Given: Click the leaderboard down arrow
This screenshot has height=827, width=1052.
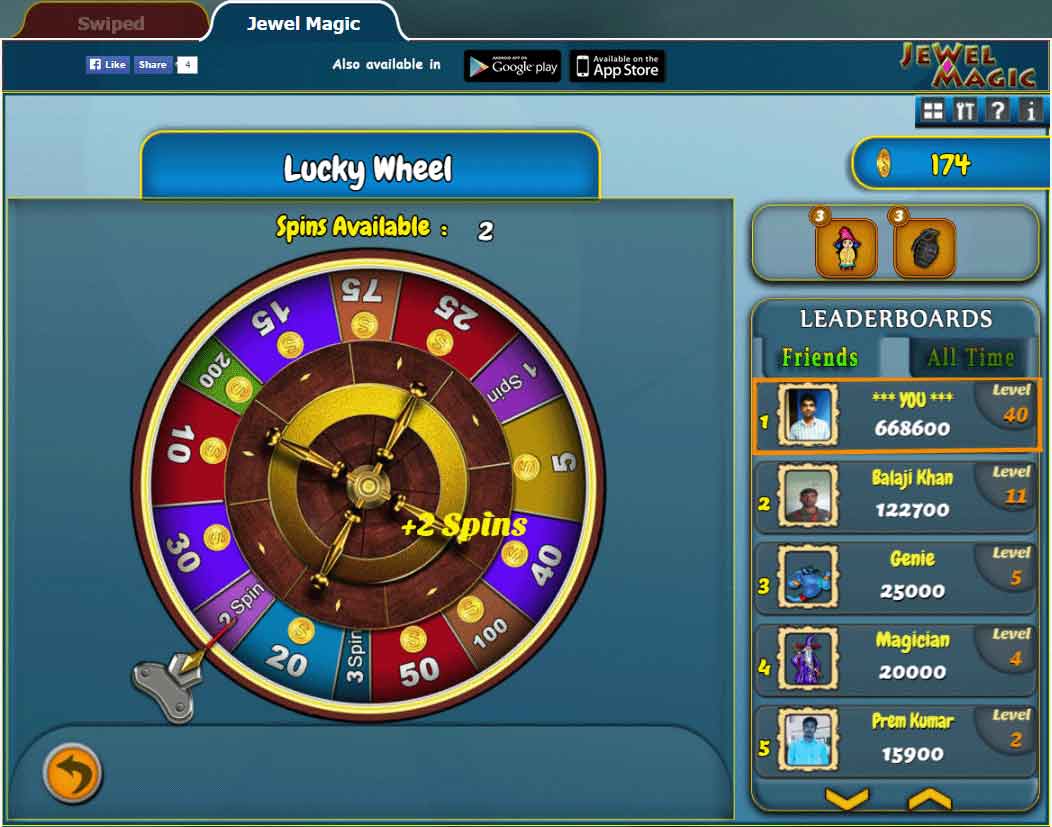Looking at the screenshot, I should click(x=846, y=798).
